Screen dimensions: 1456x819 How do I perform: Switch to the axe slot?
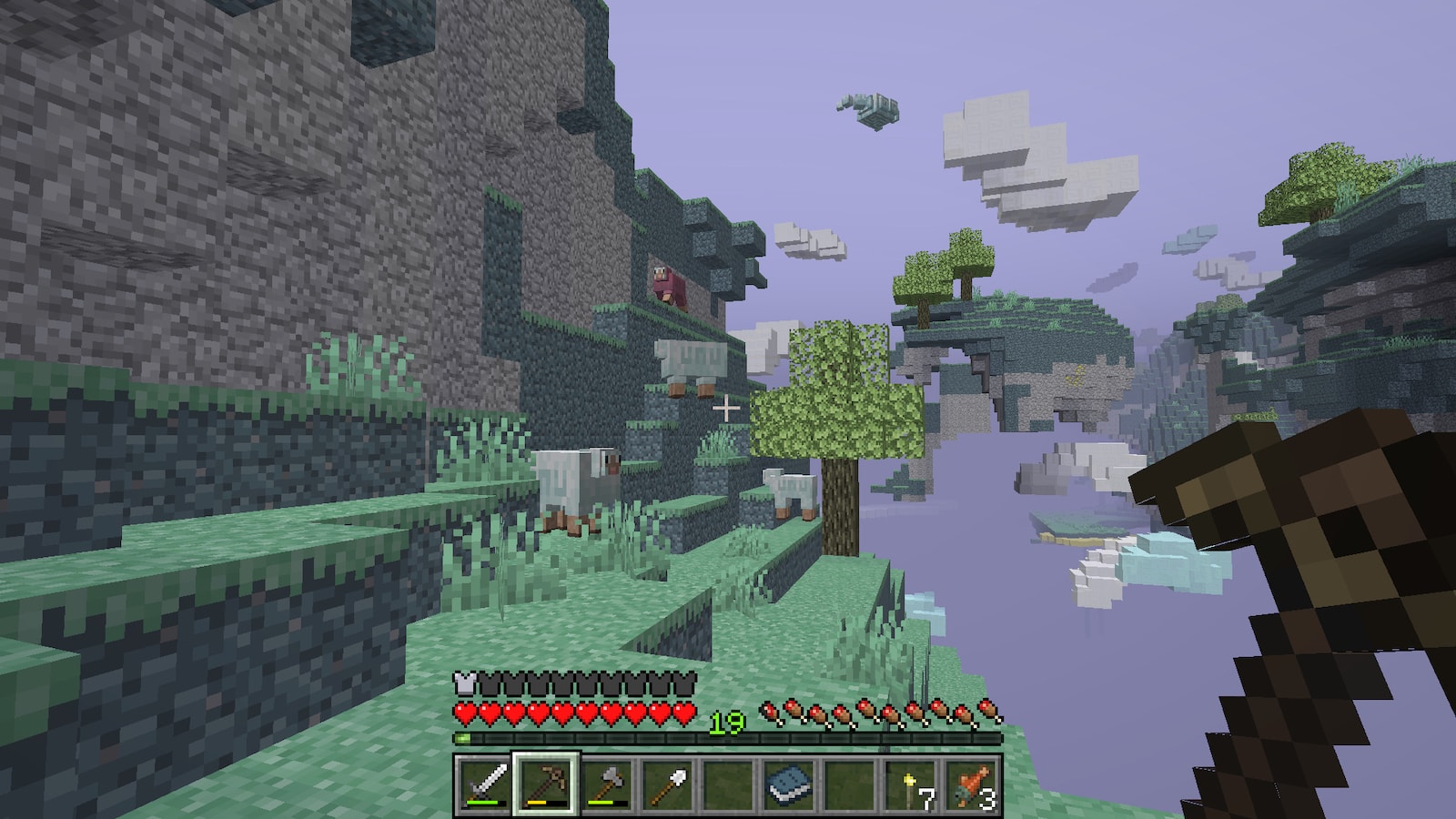[606, 784]
